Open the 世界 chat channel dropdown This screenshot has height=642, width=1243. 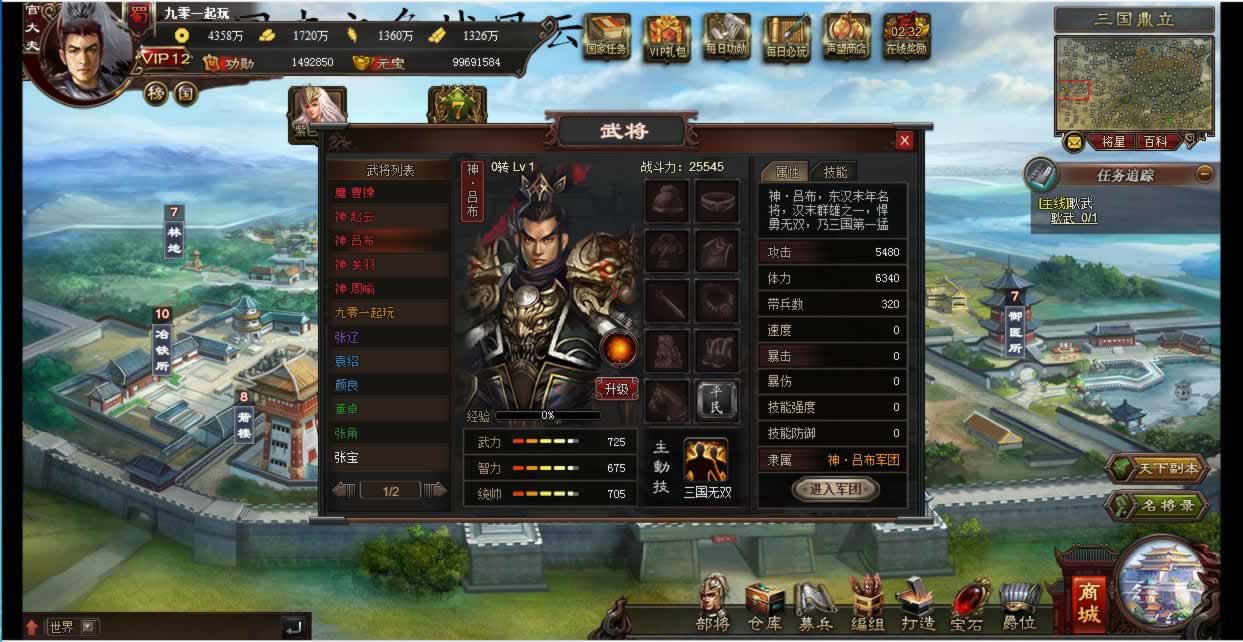pos(89,627)
